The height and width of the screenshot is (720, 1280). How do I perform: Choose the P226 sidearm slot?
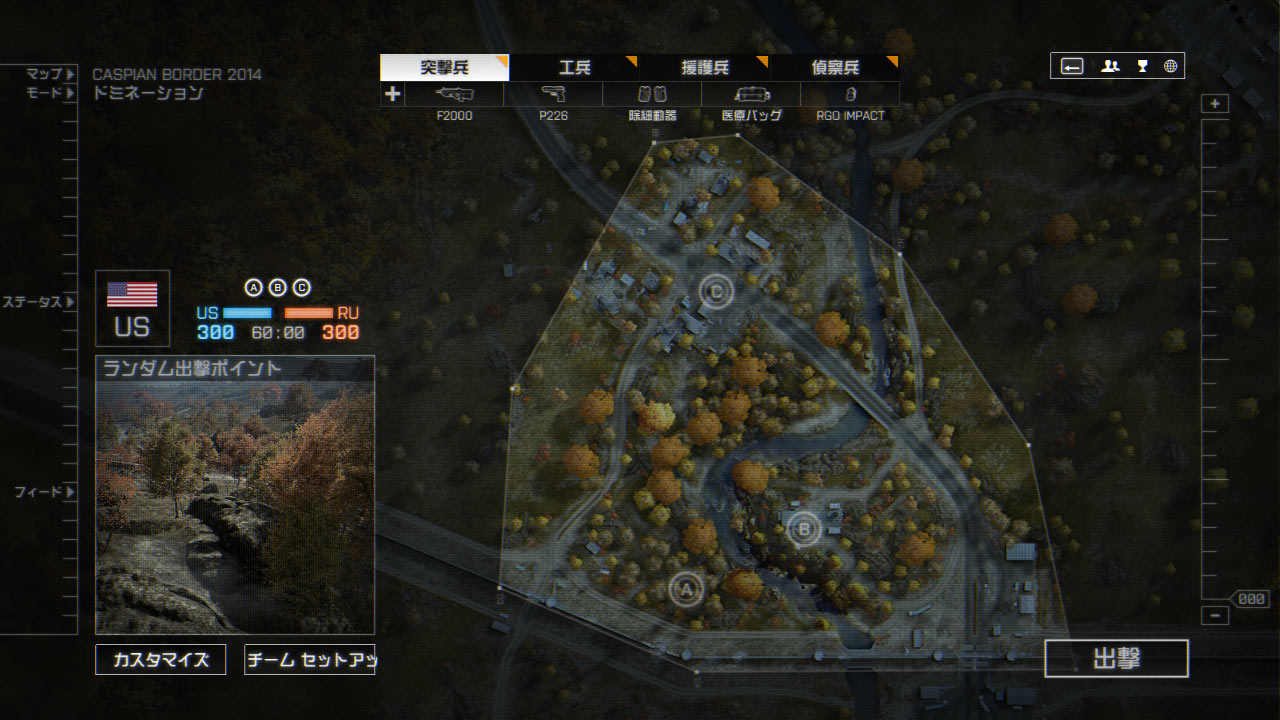point(553,95)
